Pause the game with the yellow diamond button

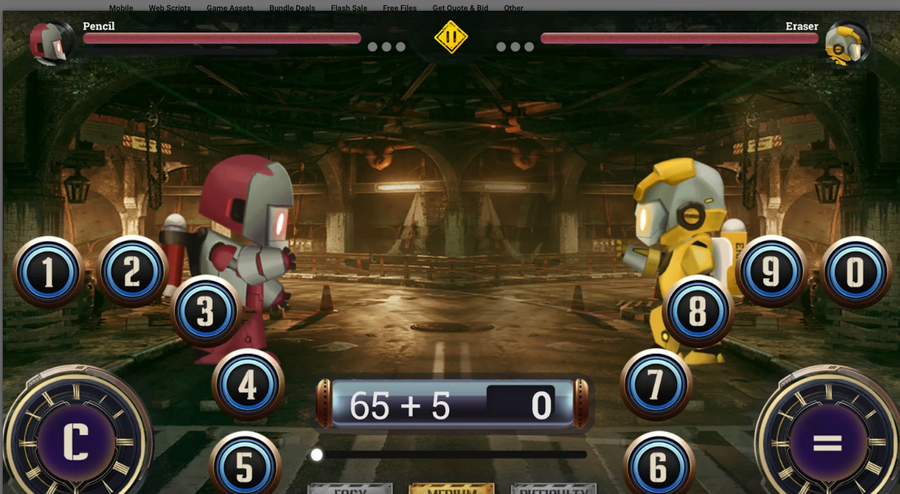click(x=451, y=38)
